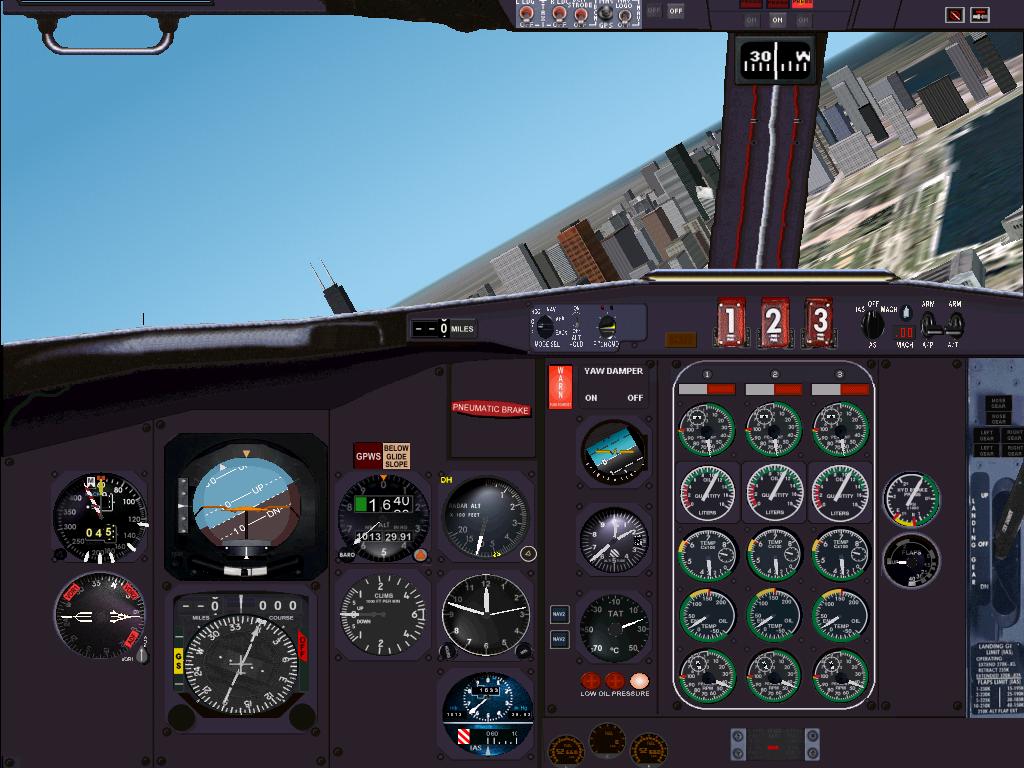Switch the yaw damper OFF
1024x768 pixels.
coord(635,397)
